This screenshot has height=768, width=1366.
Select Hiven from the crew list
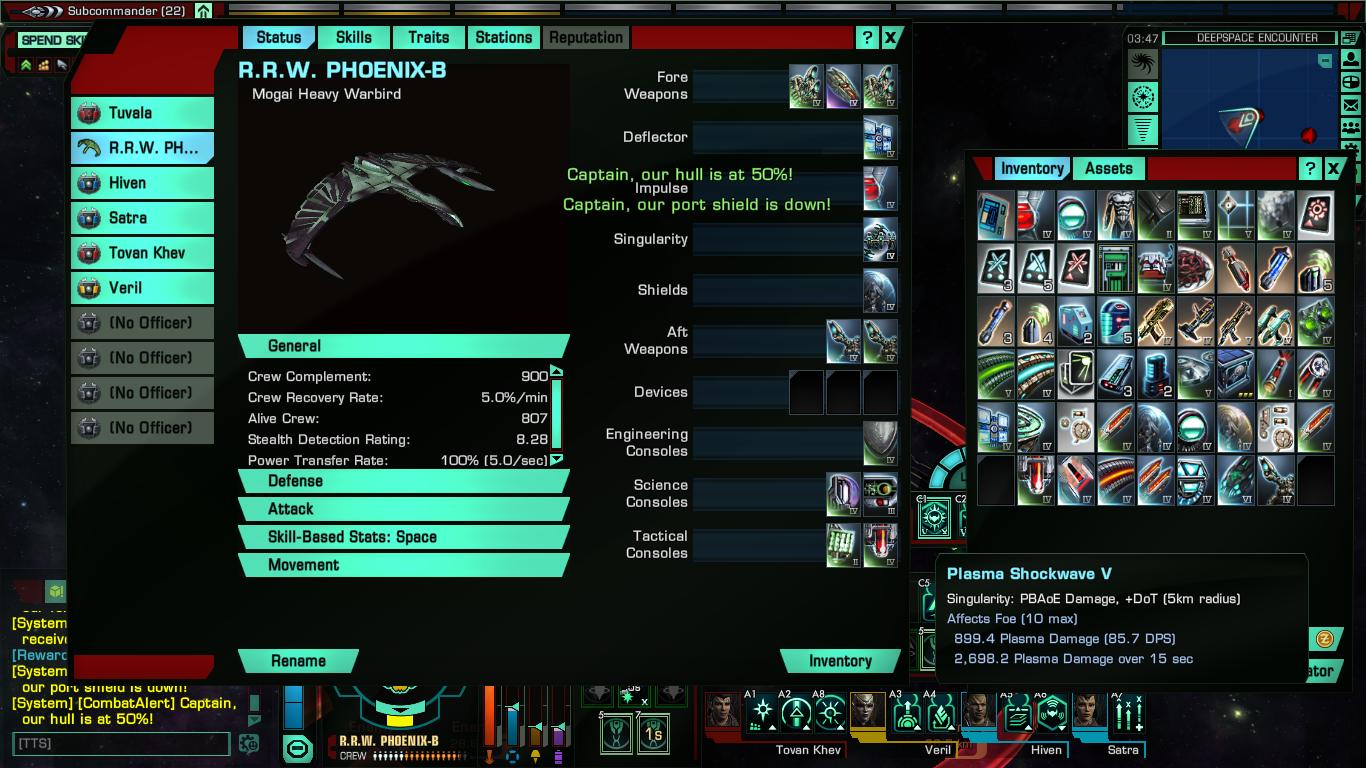(143, 183)
